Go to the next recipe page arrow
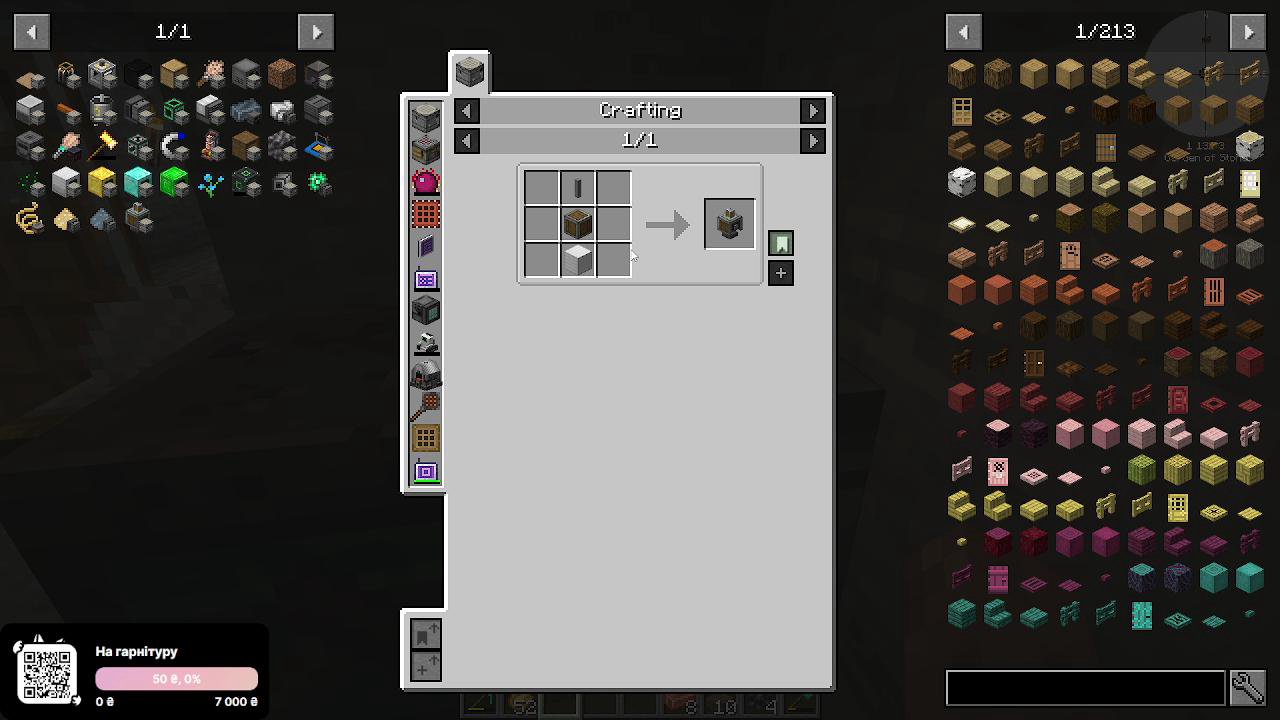 (813, 140)
